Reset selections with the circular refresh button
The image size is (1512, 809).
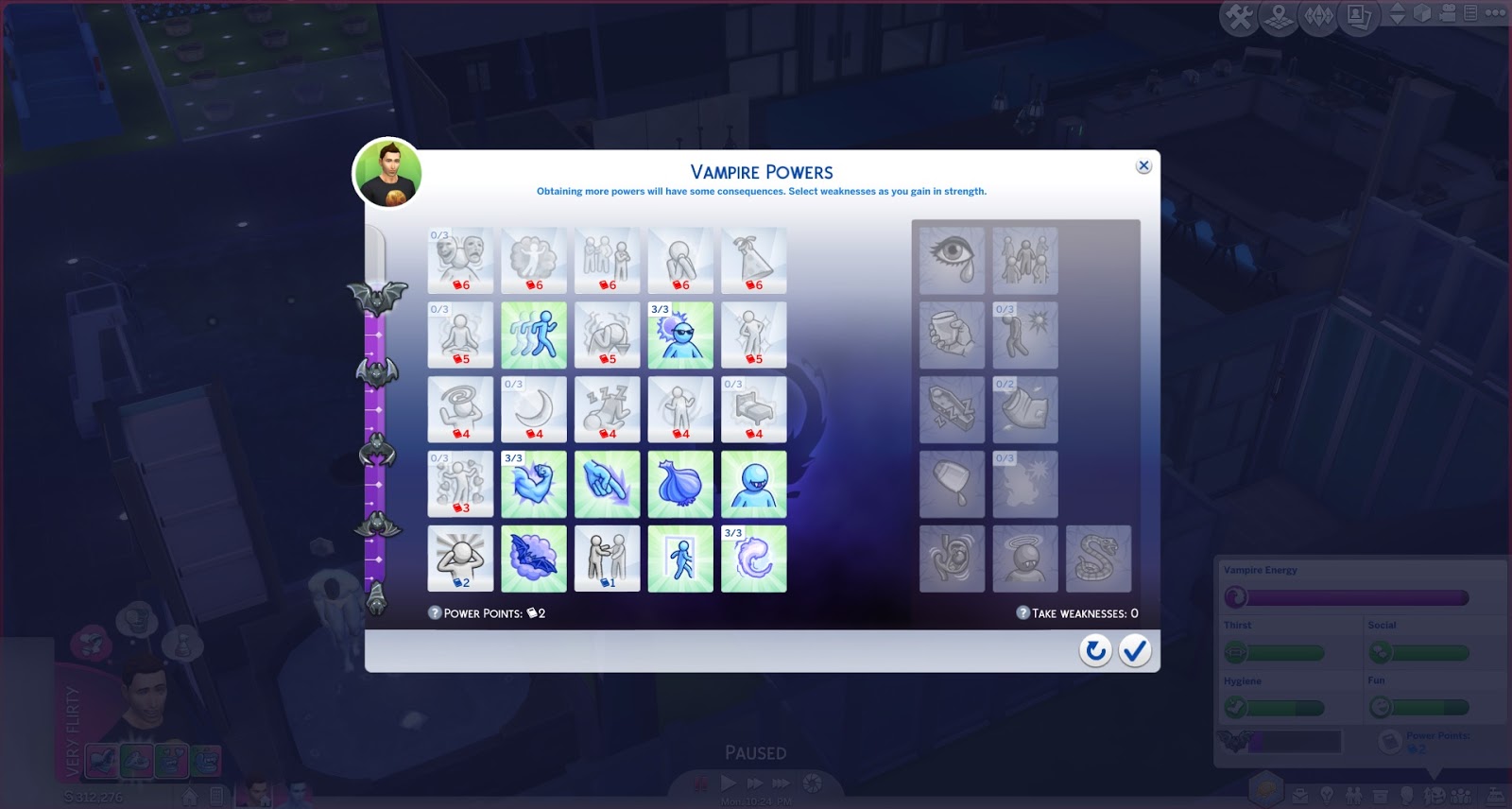[1096, 650]
